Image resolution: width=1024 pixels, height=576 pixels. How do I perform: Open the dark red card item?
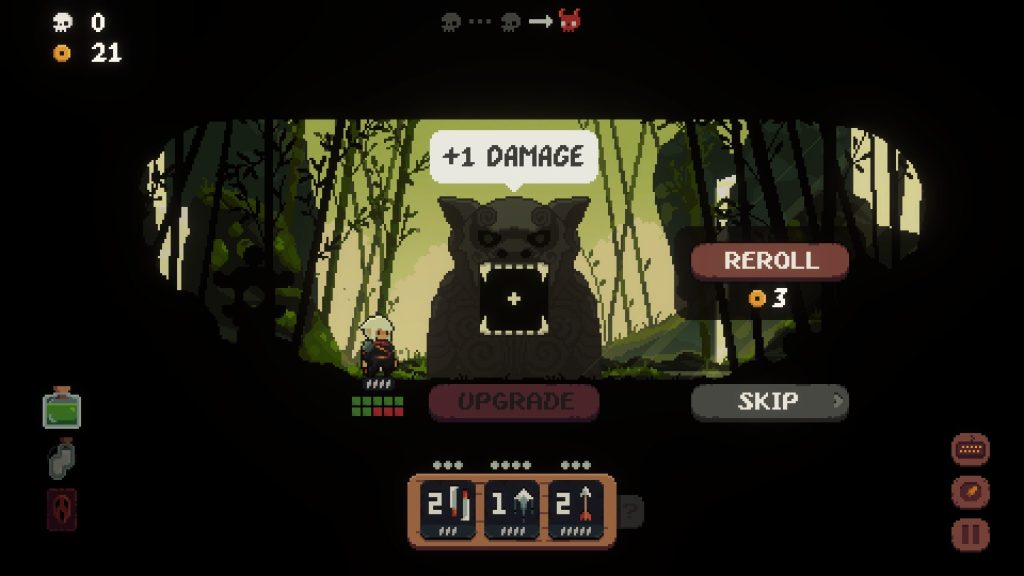[x=61, y=509]
